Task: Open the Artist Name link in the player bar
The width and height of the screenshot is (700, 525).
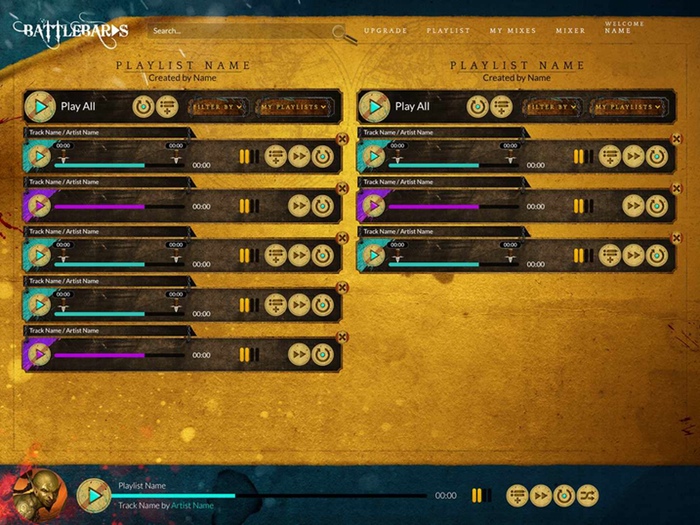Action: pos(192,506)
